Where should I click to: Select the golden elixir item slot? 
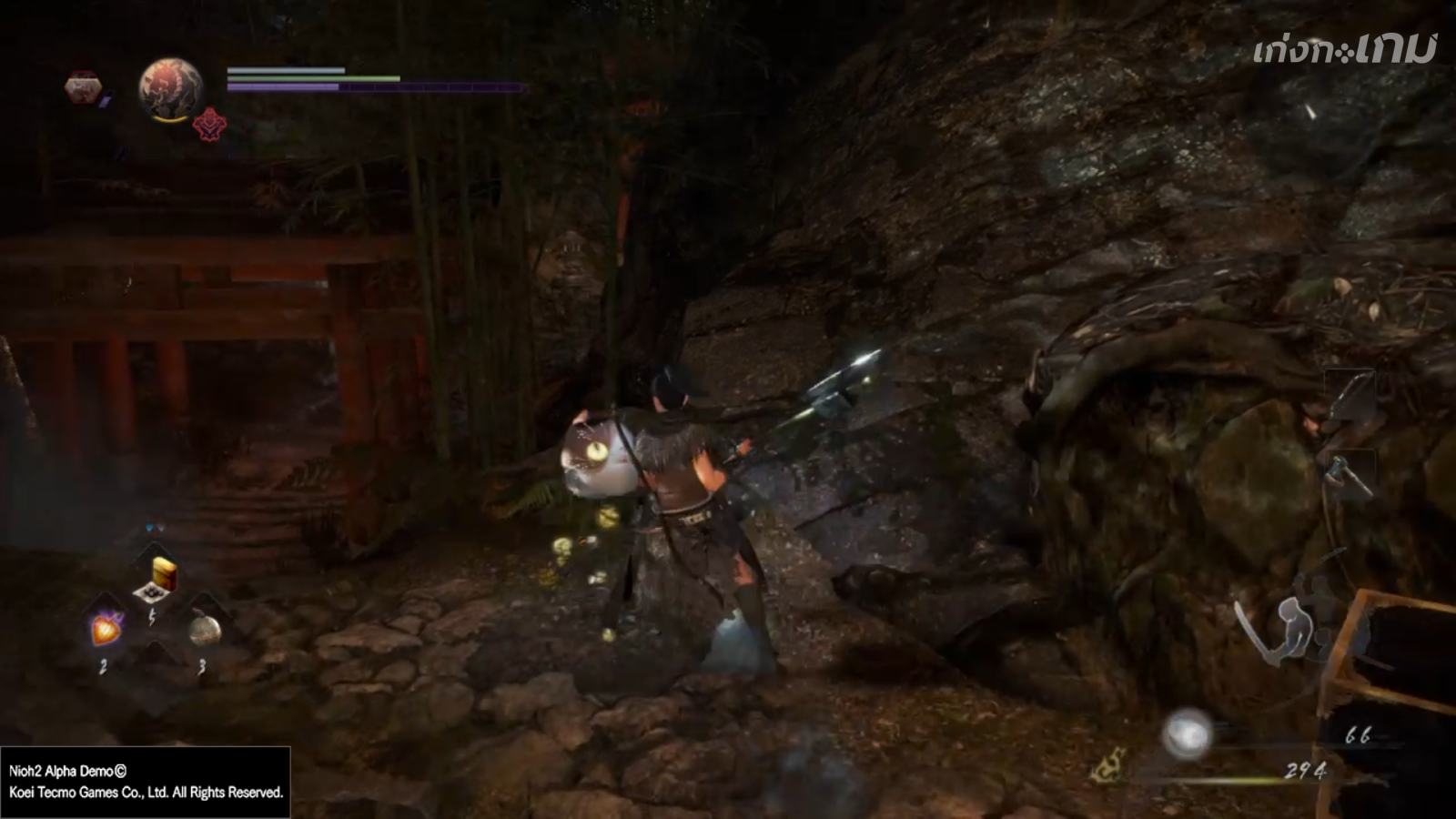click(x=163, y=573)
